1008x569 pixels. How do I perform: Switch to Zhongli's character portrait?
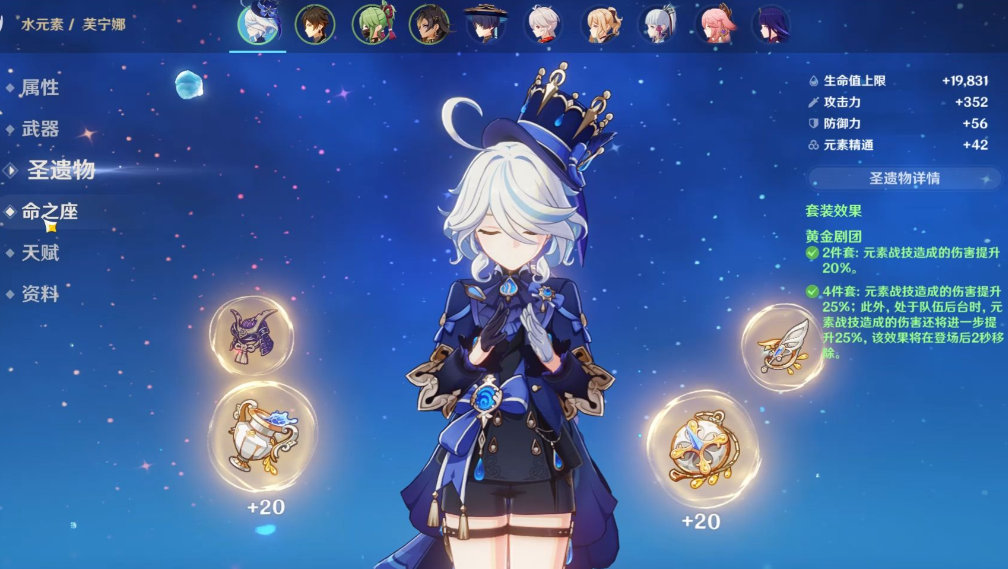point(315,25)
